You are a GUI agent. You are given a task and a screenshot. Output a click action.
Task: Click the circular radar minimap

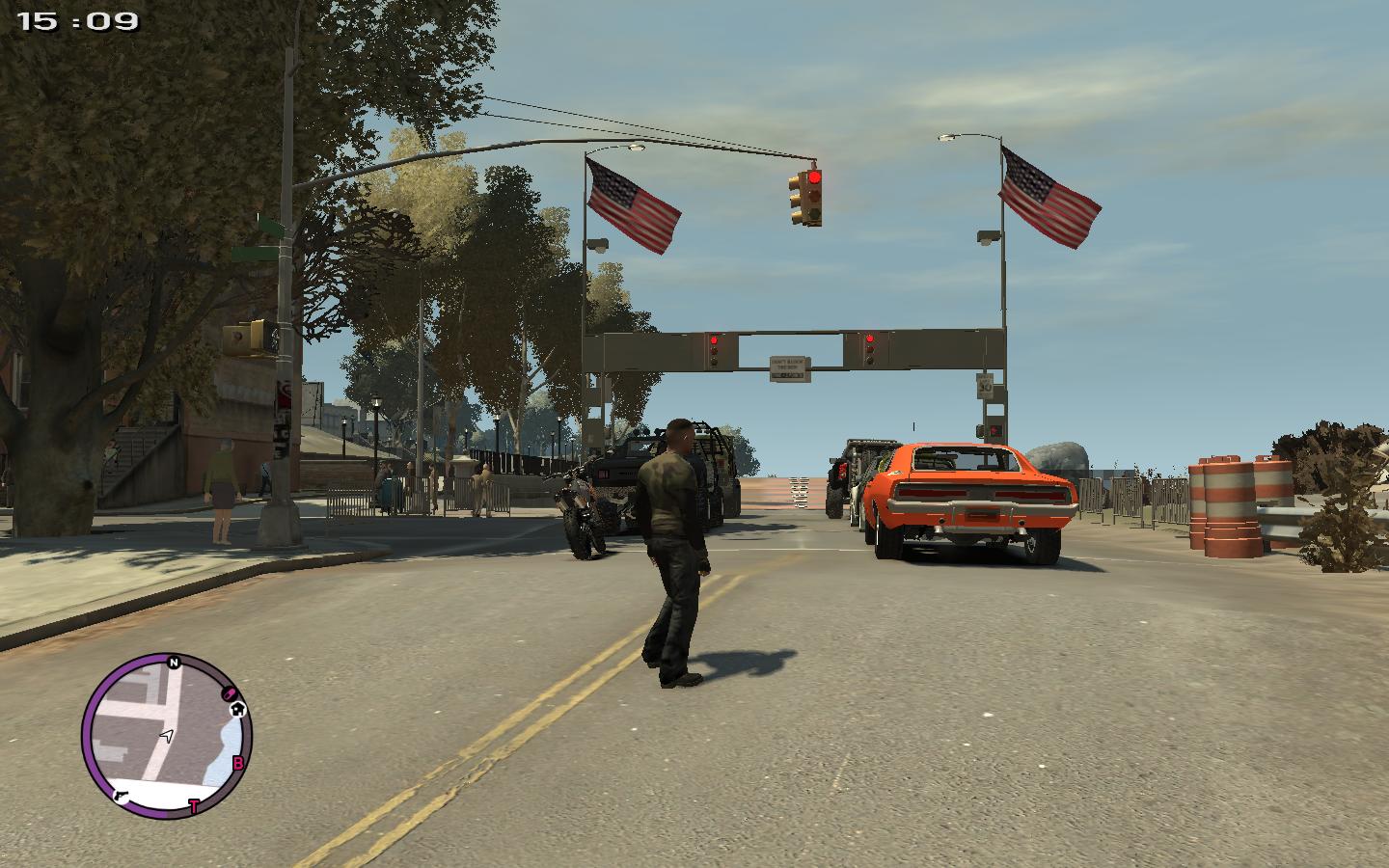tap(166, 737)
